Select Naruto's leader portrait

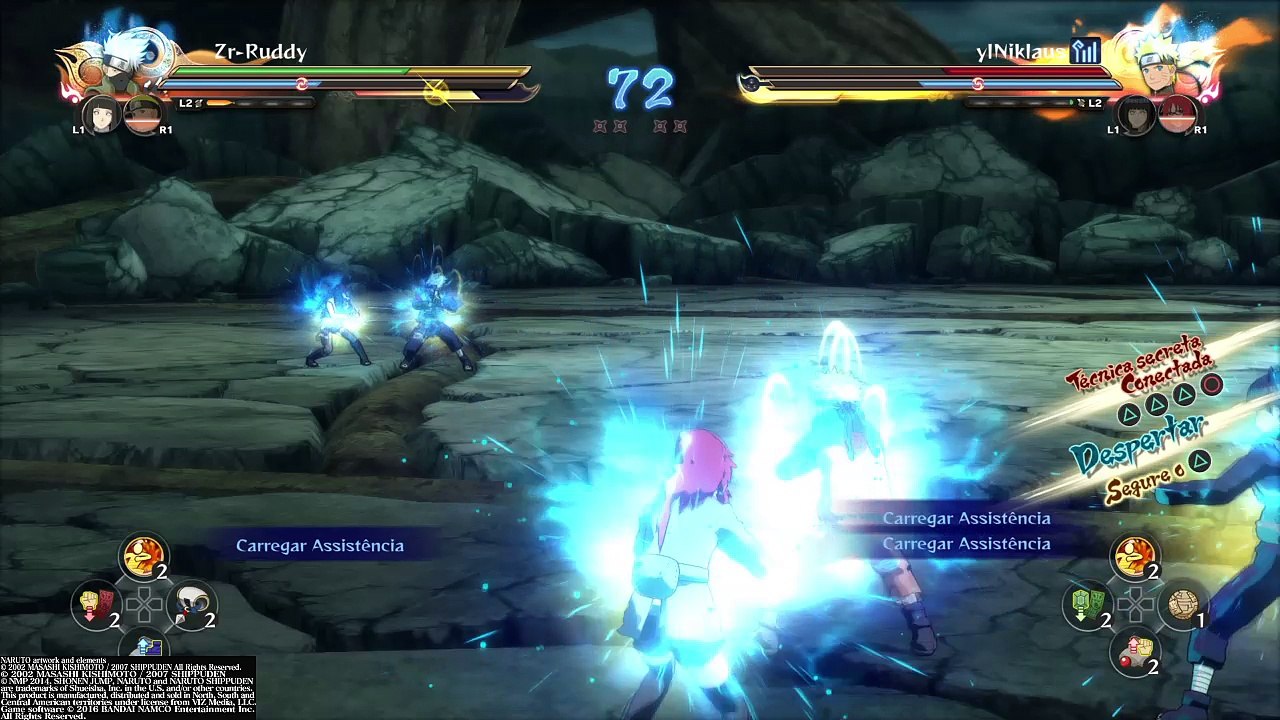pos(1163,60)
